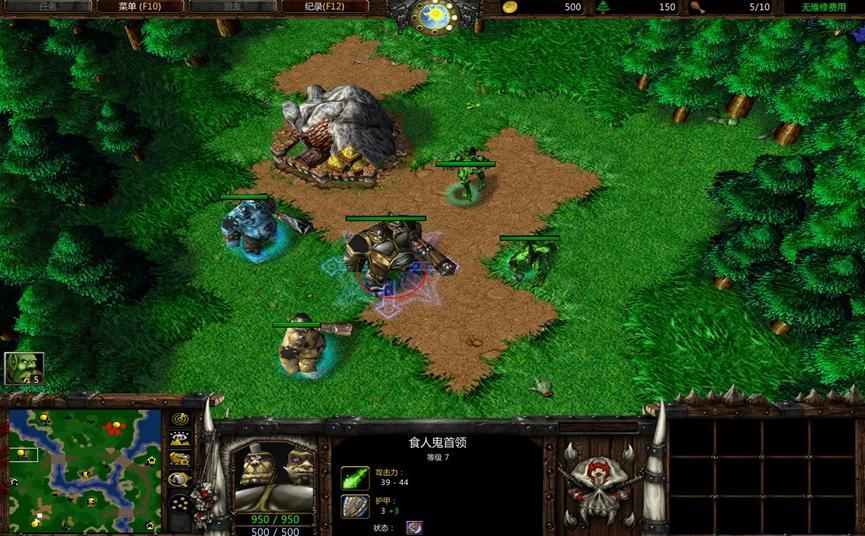
Task: Click the 盟友 allies button
Action: tap(219, 7)
